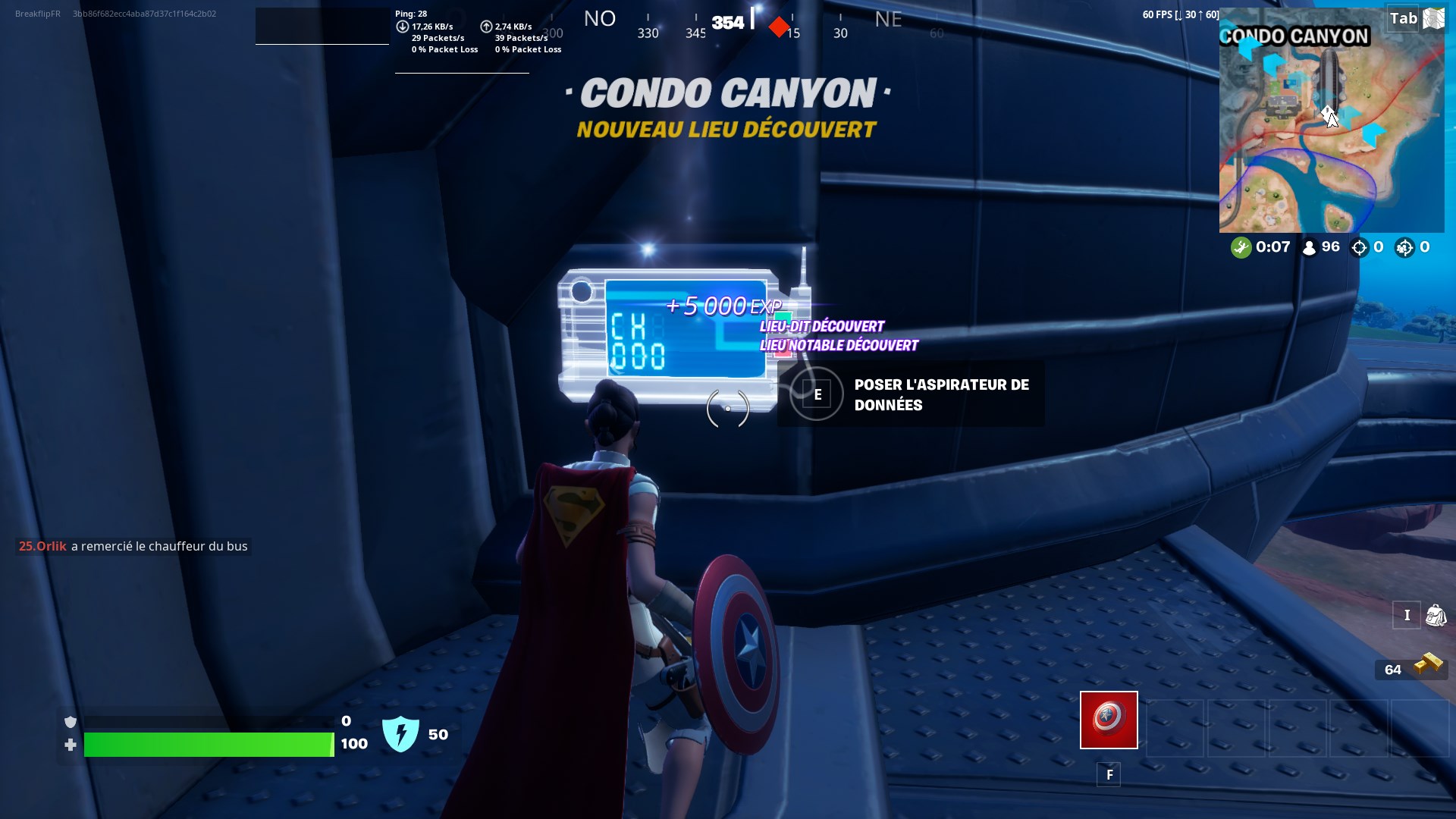Open the full map with the Tab button
Image resolution: width=1456 pixels, height=819 pixels.
tap(1402, 17)
